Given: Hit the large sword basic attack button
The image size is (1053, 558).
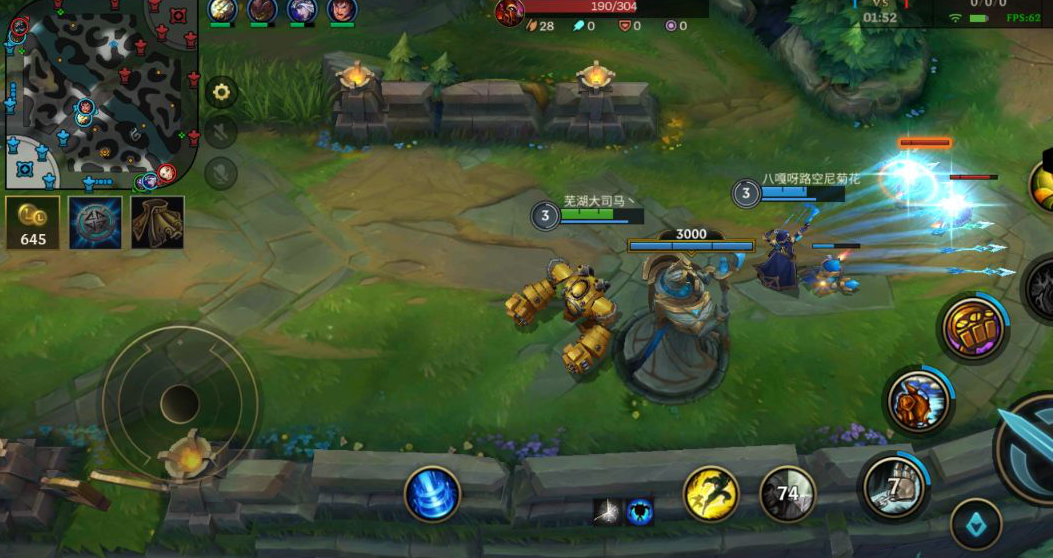Looking at the screenshot, I should click(1030, 447).
